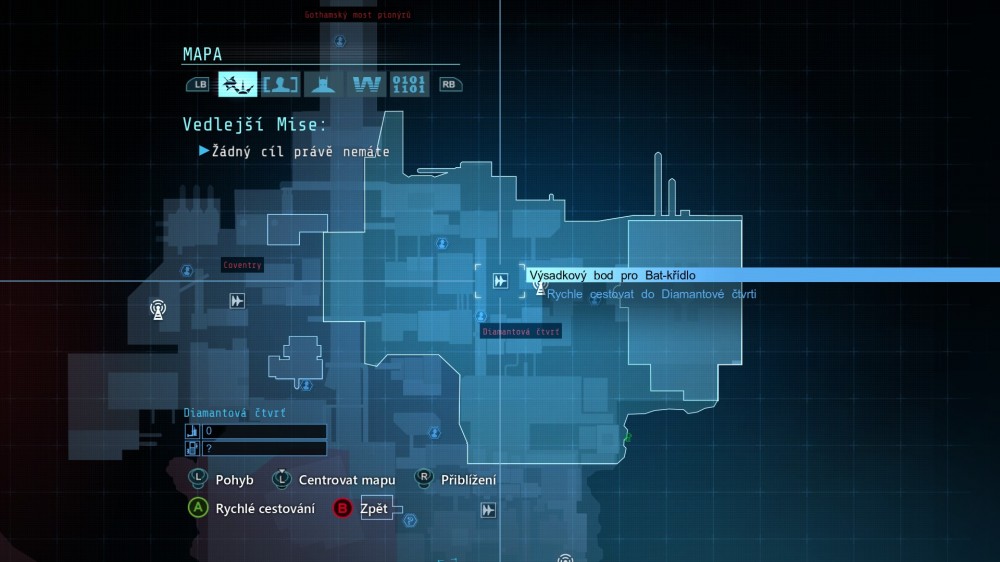Select the Gothamský most pionýrů label
This screenshot has height=562, width=1000.
point(357,15)
